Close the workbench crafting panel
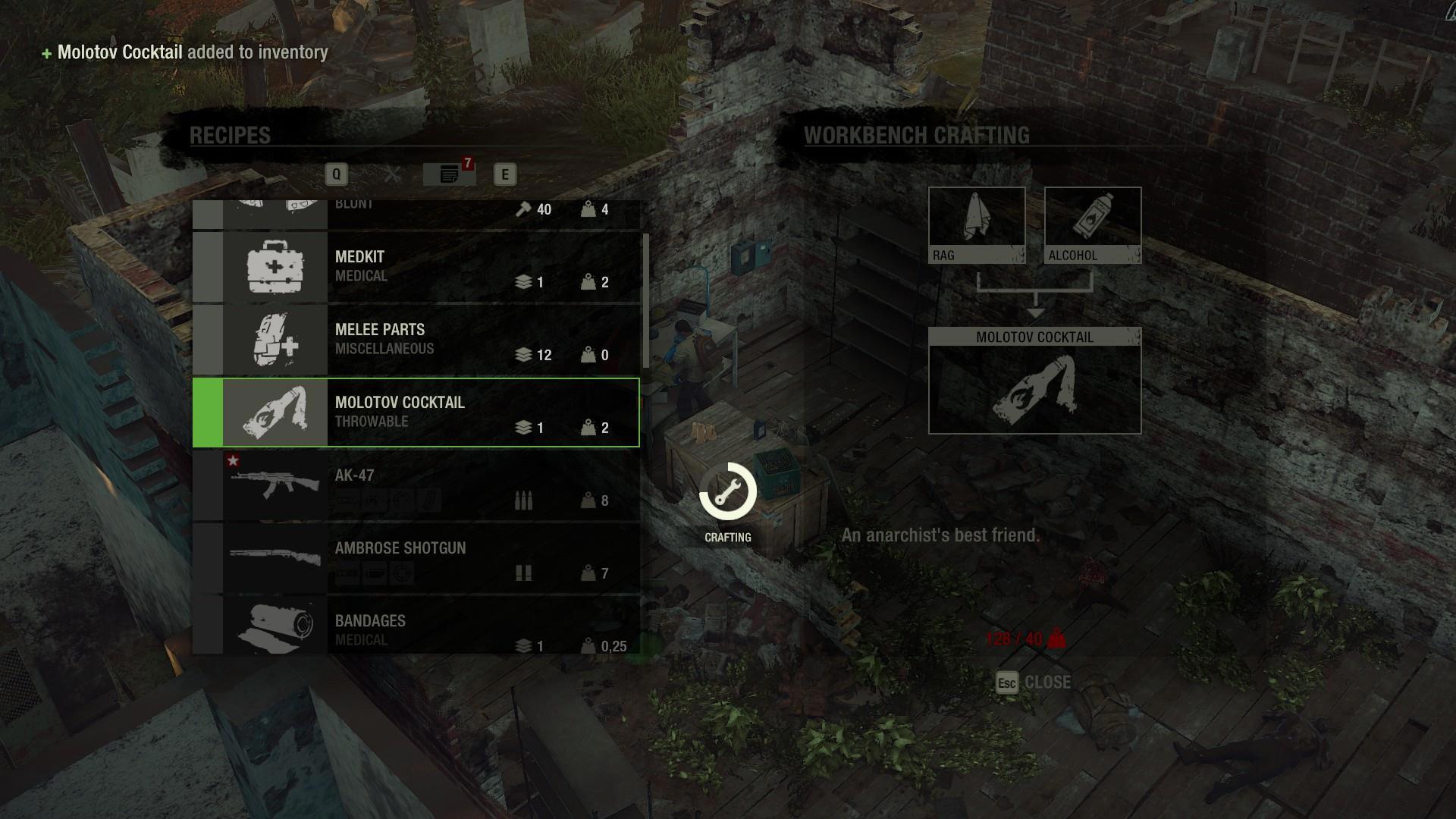This screenshot has height=819, width=1456. click(1034, 682)
